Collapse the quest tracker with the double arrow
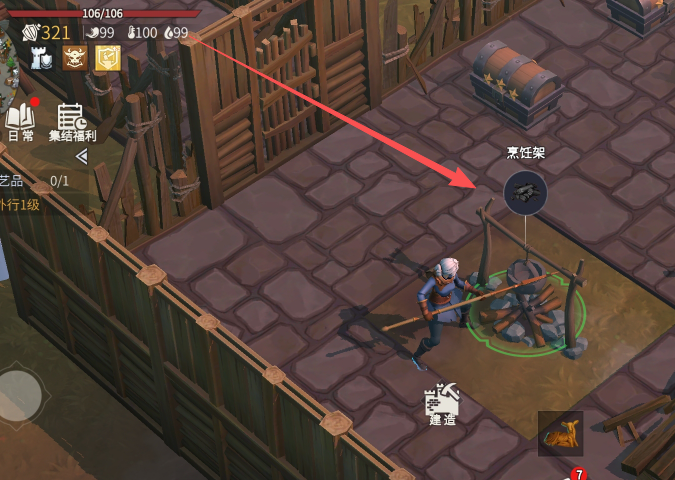Image resolution: width=675 pixels, height=480 pixels. click(82, 156)
